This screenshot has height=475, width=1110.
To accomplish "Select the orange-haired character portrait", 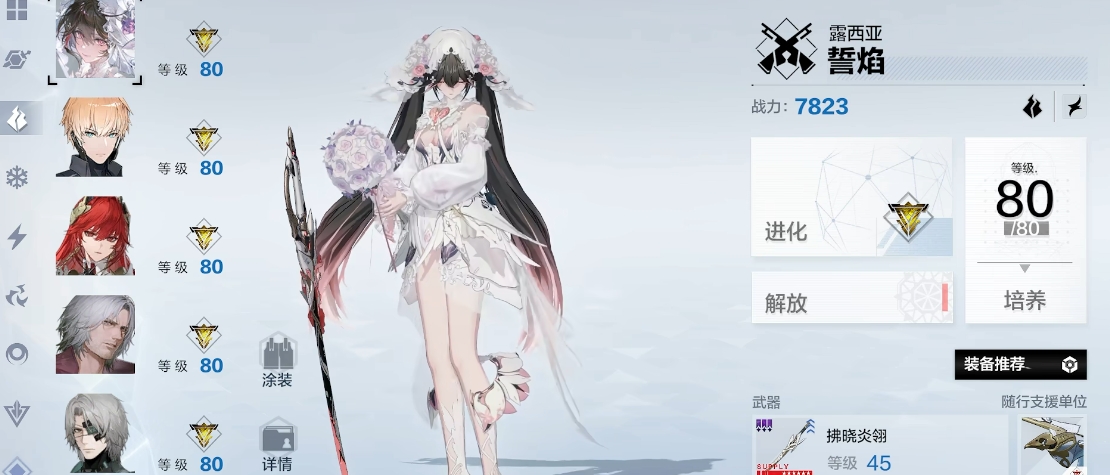I will (93, 138).
